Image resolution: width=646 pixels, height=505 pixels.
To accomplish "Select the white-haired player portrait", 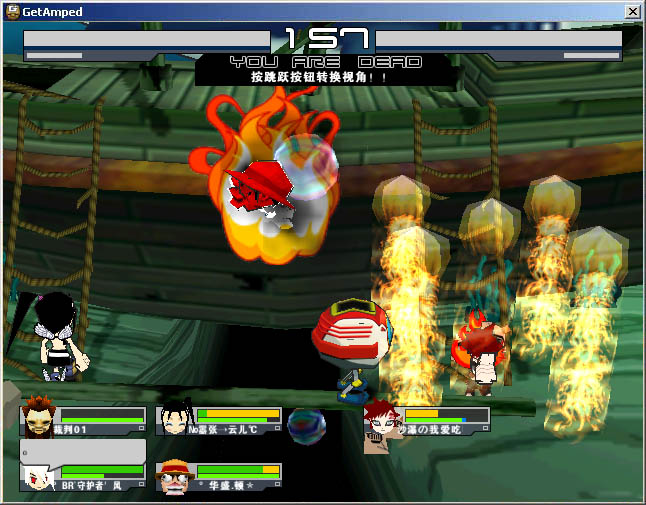I will (40, 477).
